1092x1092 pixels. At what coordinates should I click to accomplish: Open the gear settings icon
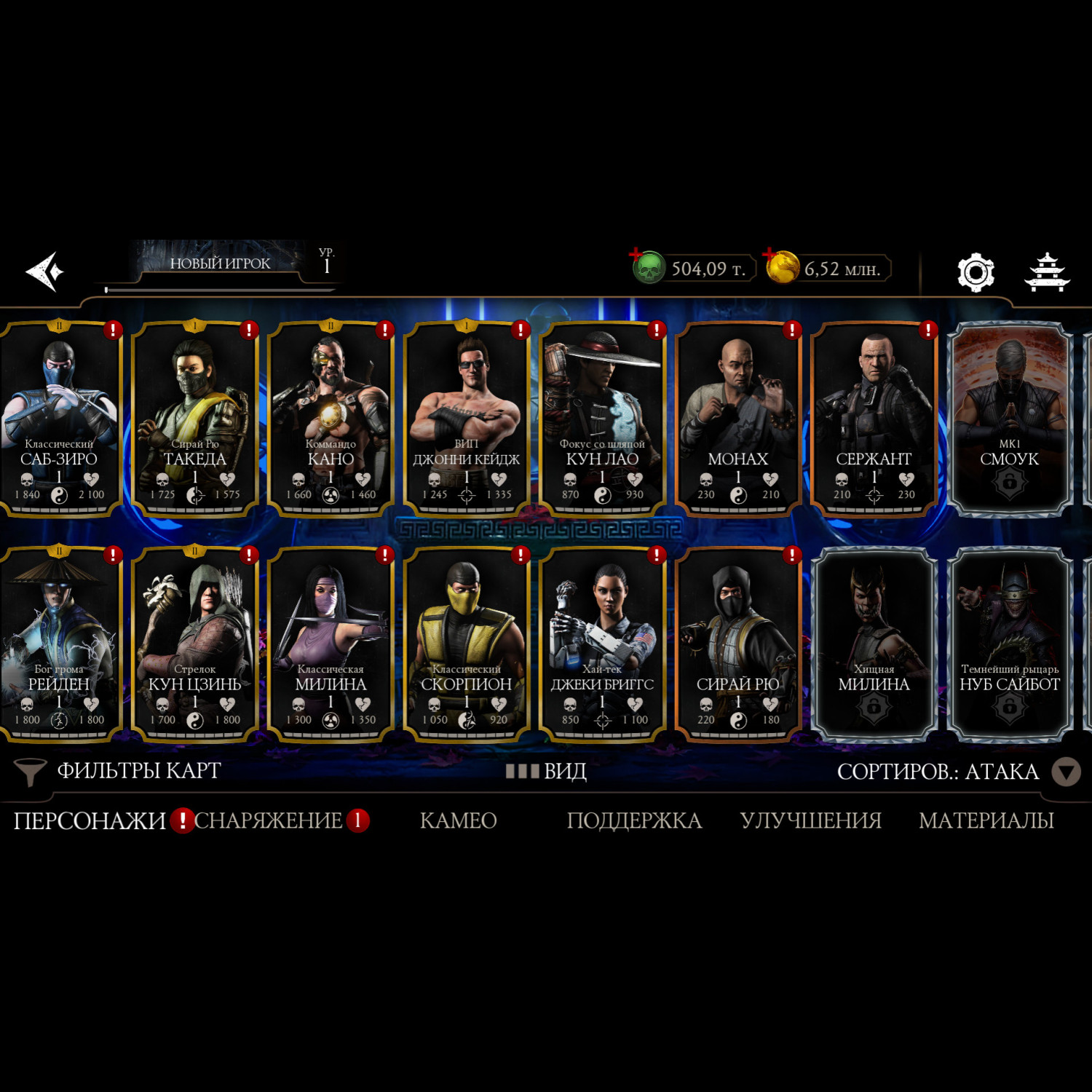click(975, 272)
